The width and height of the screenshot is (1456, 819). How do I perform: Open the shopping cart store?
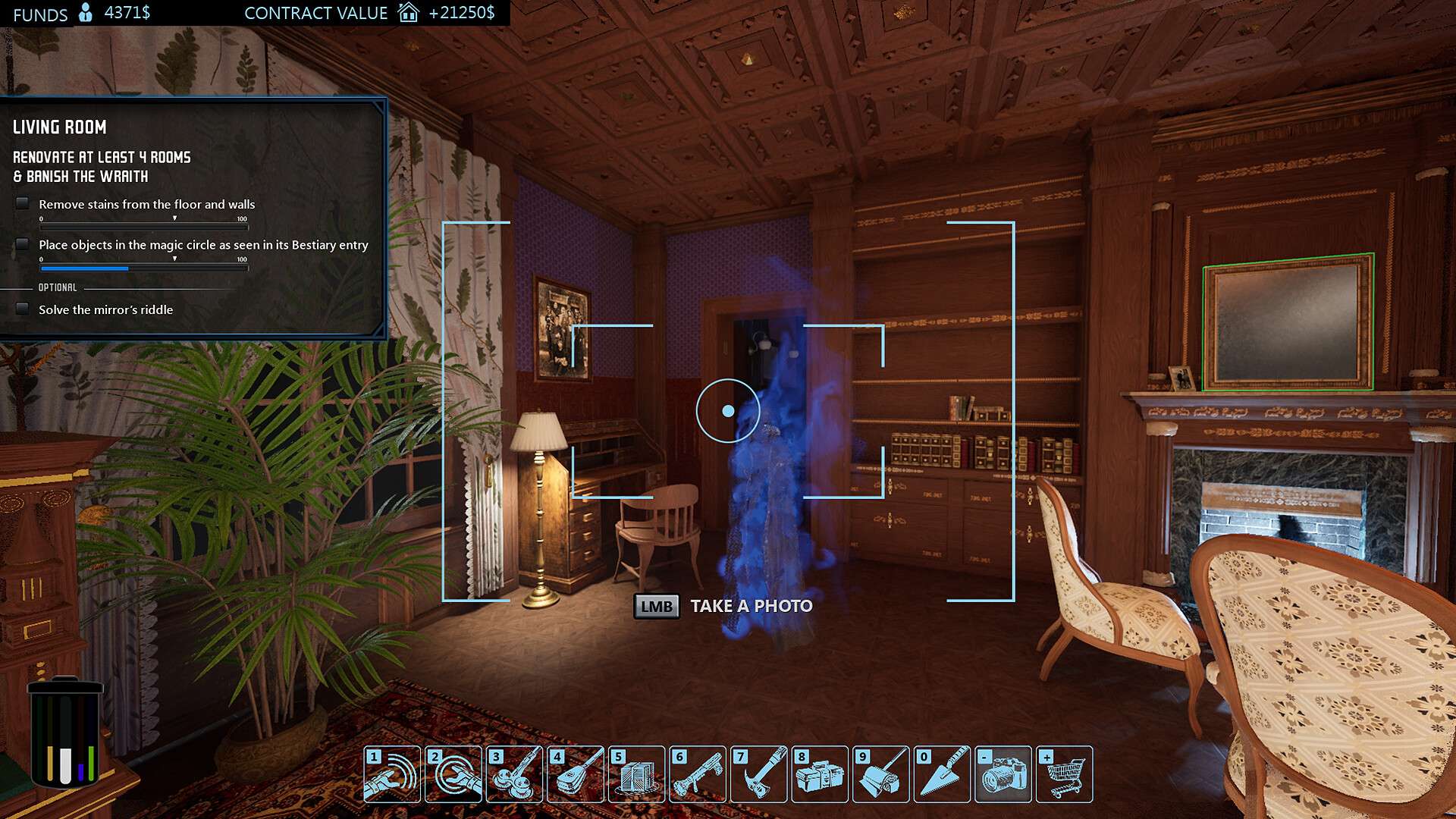tap(1064, 774)
